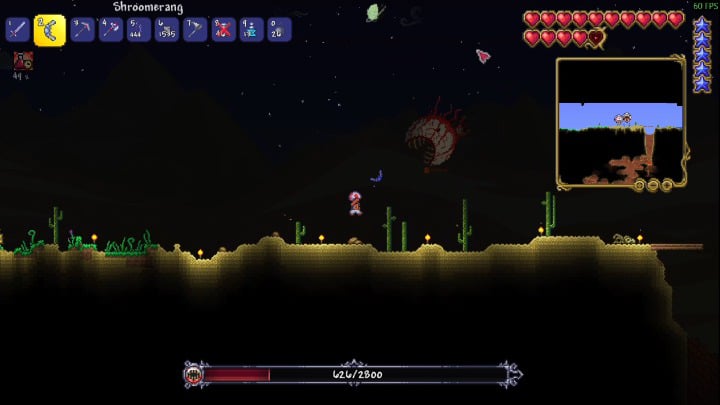This screenshot has width=720, height=405.
Task: Choose hotbar slot number 9
Action: pyautogui.click(x=250, y=30)
